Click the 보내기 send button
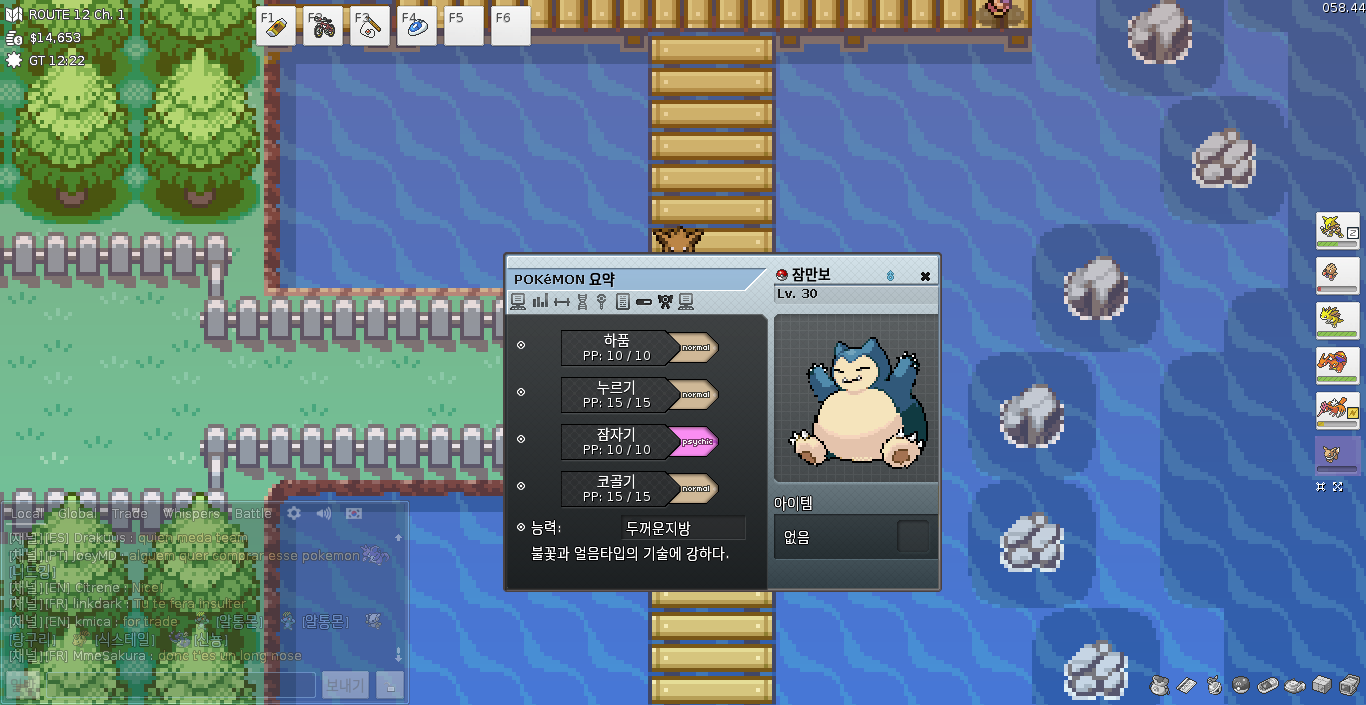The height and width of the screenshot is (705, 1366). click(345, 685)
